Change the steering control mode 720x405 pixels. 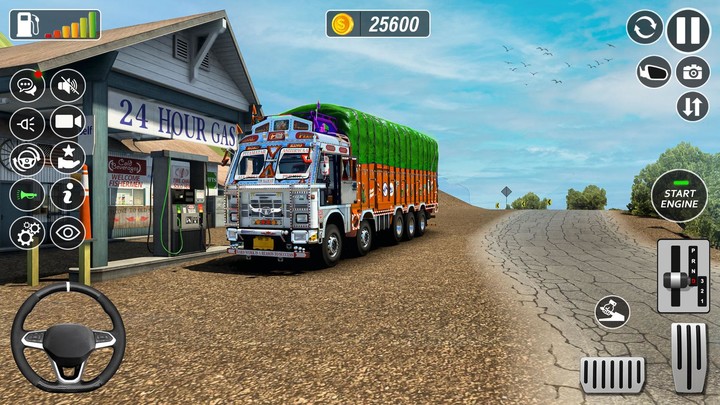pos(27,158)
